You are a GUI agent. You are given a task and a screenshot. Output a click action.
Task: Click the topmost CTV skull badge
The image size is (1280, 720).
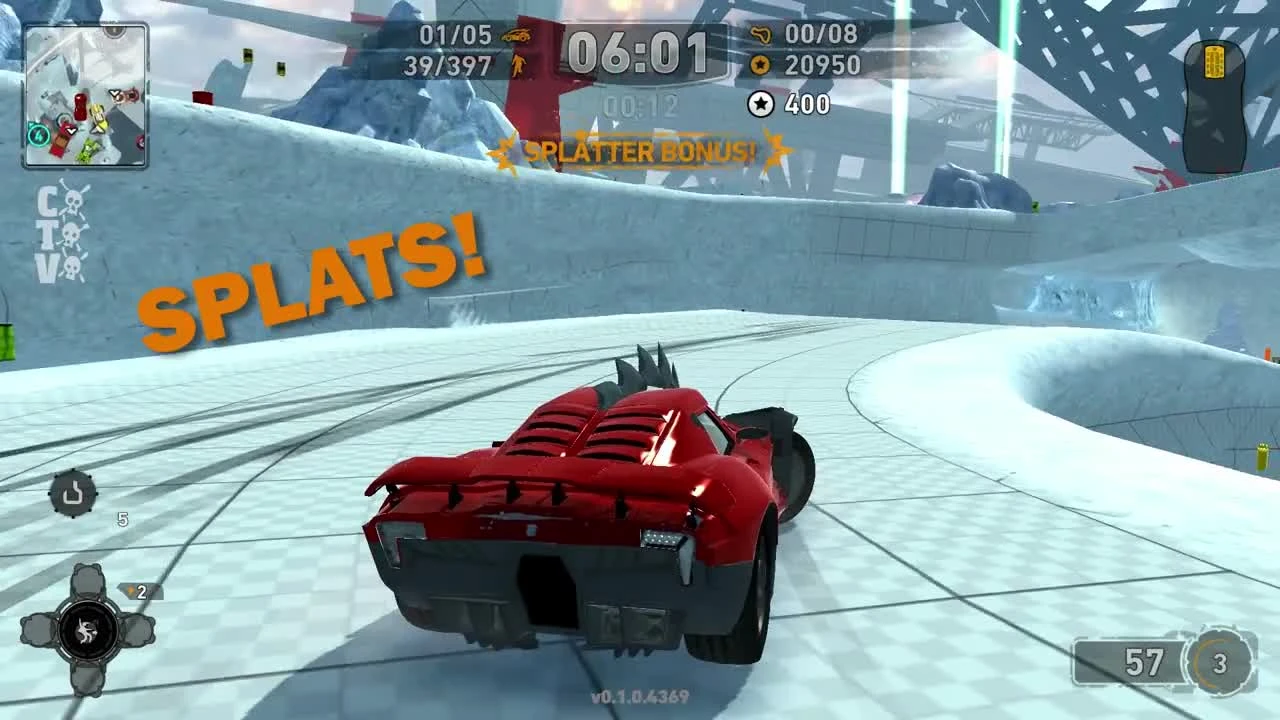[x=73, y=202]
